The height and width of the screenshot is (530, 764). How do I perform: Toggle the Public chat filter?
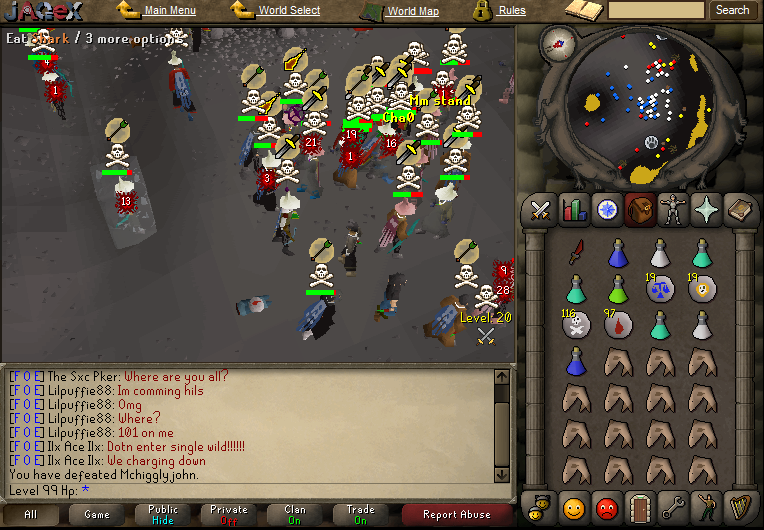click(163, 514)
